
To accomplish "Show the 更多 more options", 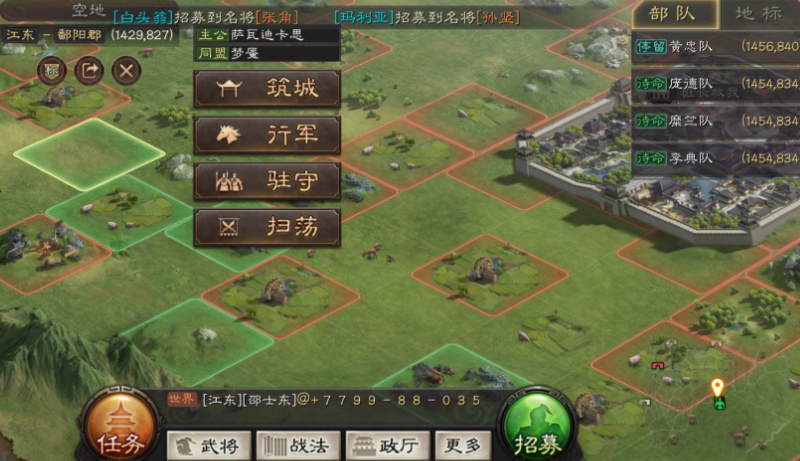I will (462, 445).
